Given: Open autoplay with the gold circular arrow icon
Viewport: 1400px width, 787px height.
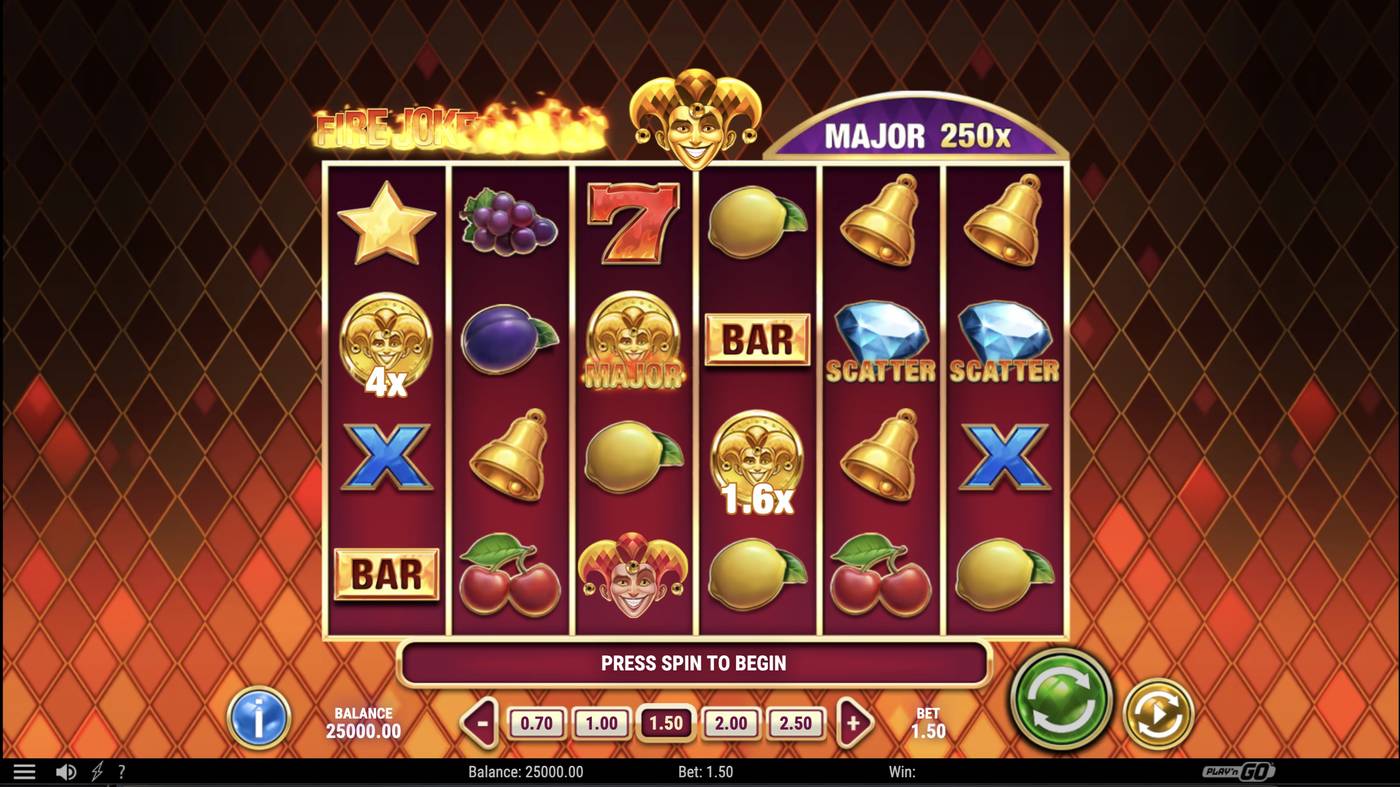Looking at the screenshot, I should click(x=1155, y=714).
